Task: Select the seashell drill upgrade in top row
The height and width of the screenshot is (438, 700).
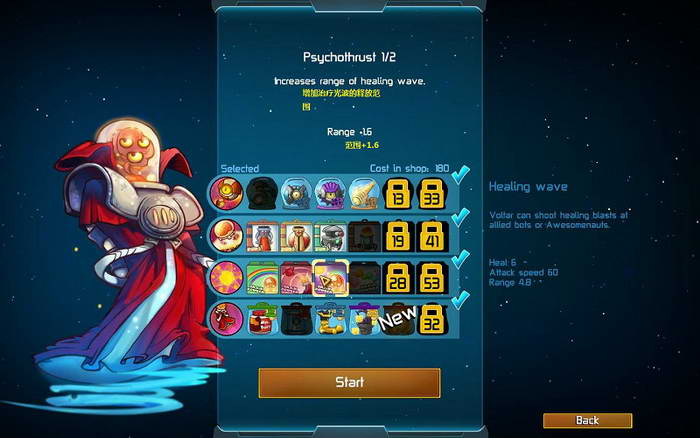Action: [x=364, y=191]
